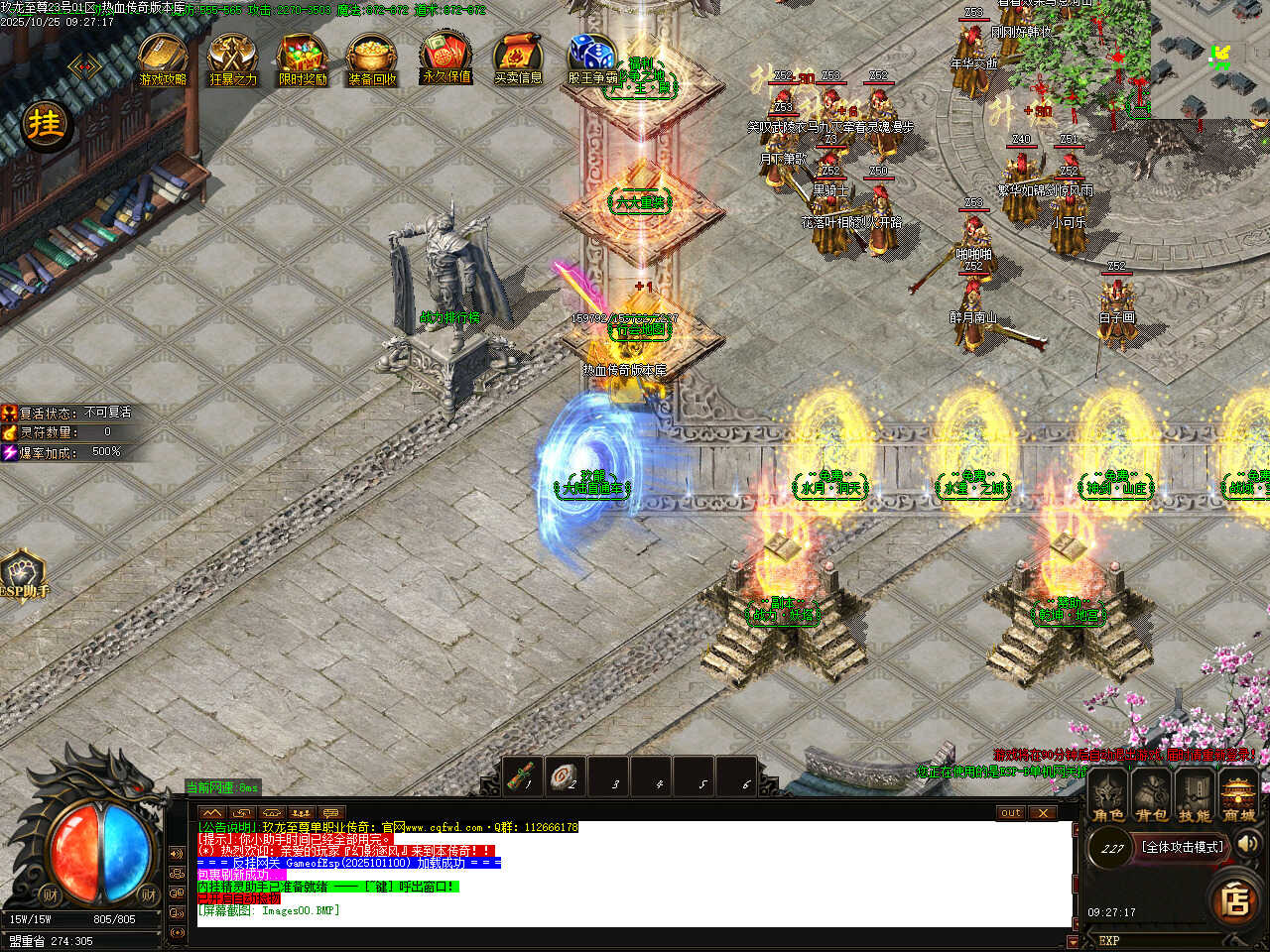Open the 技能 skills panel
1270x952 pixels.
pos(1195,797)
